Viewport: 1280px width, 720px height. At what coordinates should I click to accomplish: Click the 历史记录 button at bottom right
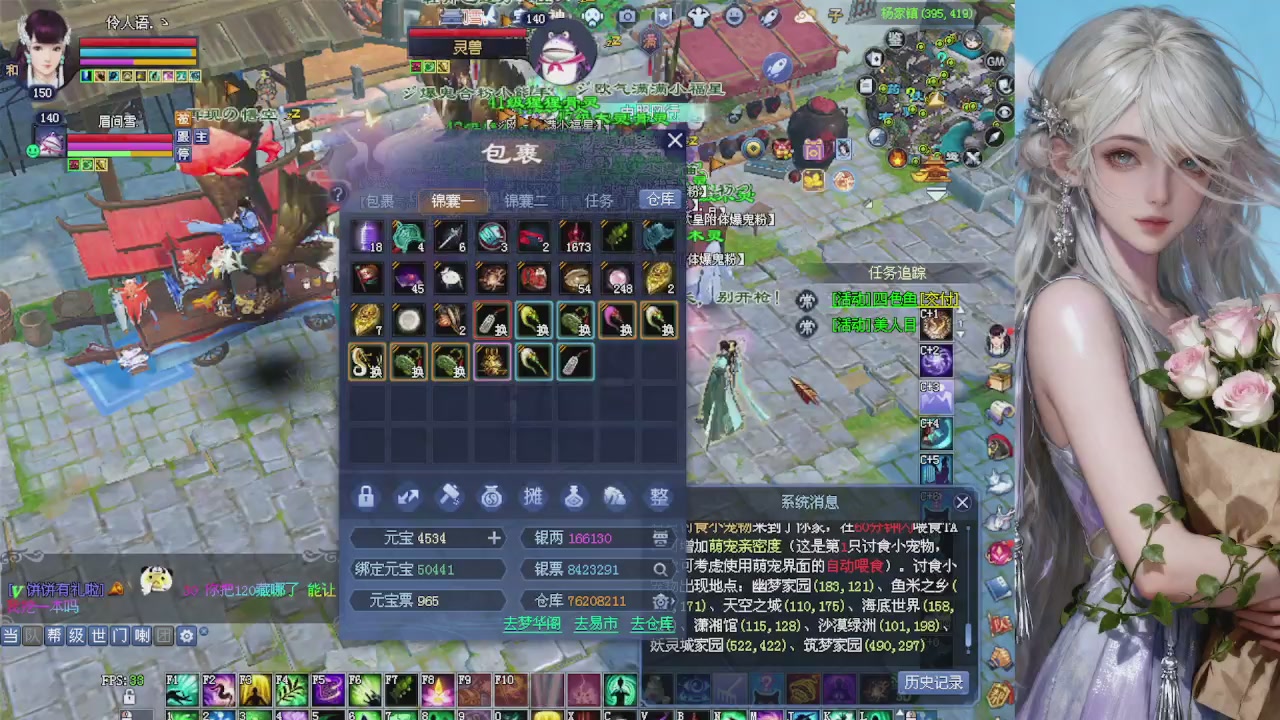tap(932, 682)
